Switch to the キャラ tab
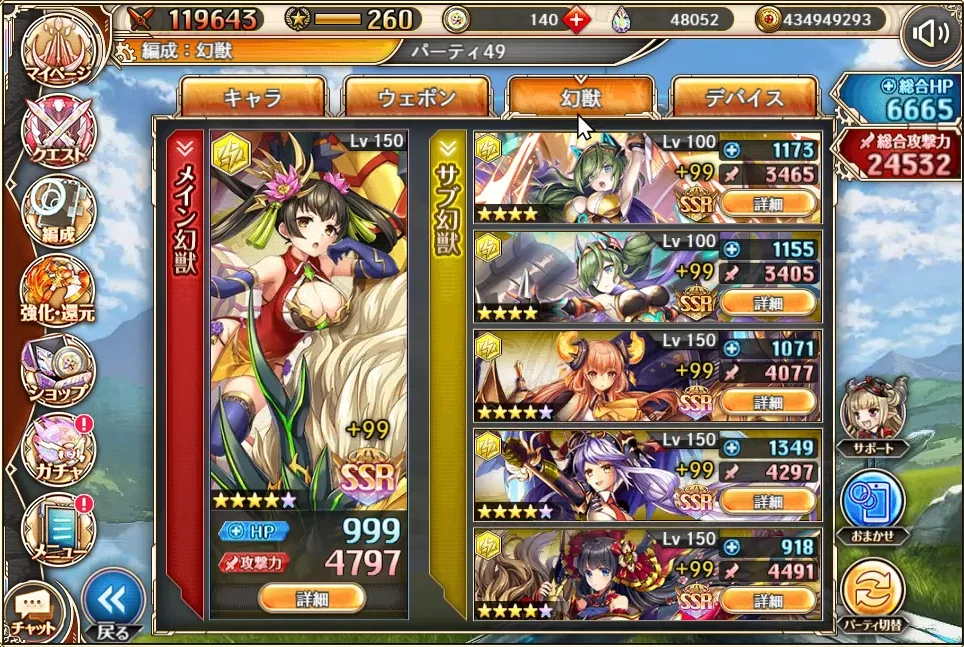This screenshot has width=964, height=647. 252,98
